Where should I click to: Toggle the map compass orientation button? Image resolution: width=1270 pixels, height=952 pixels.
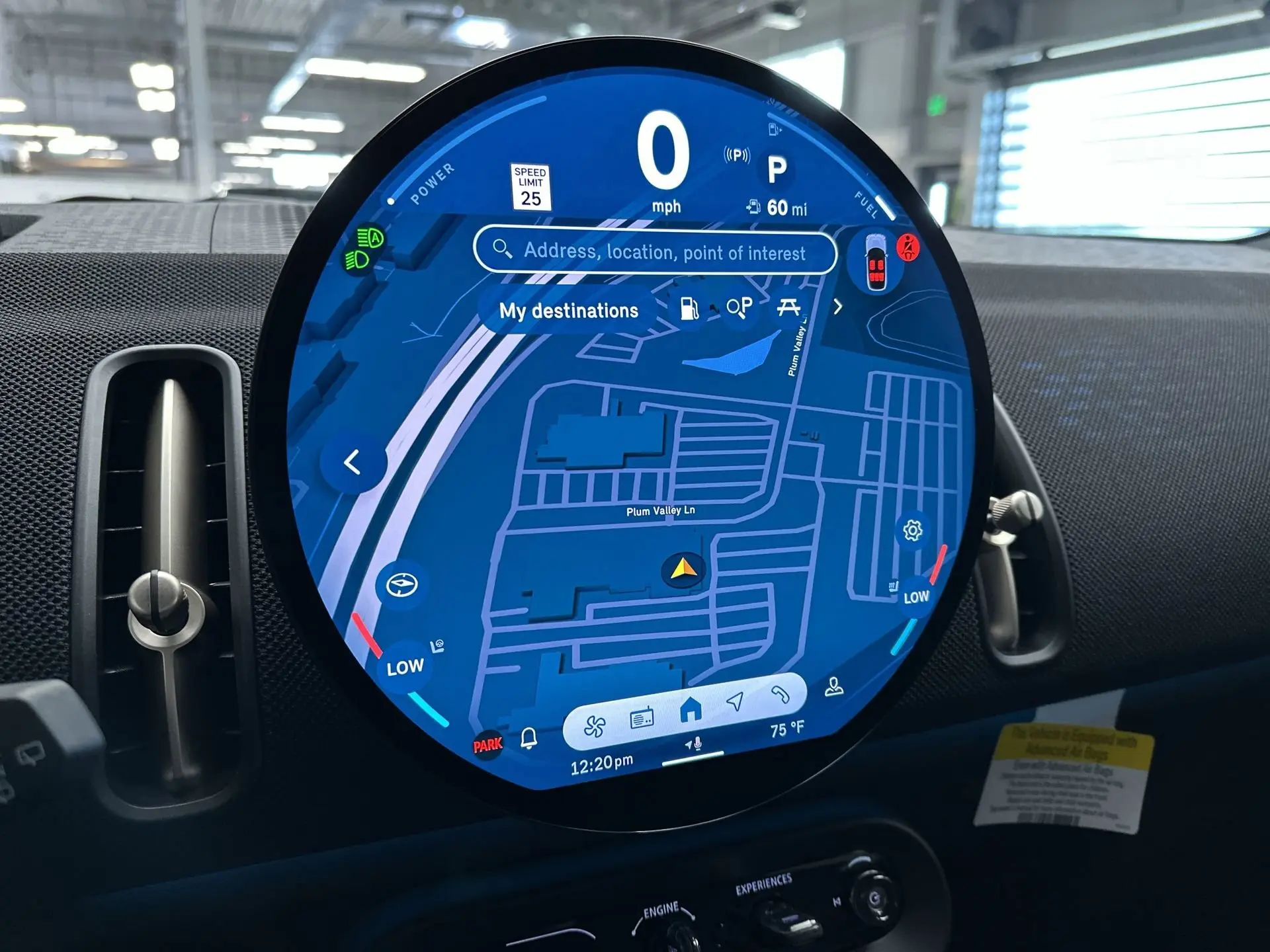point(402,585)
